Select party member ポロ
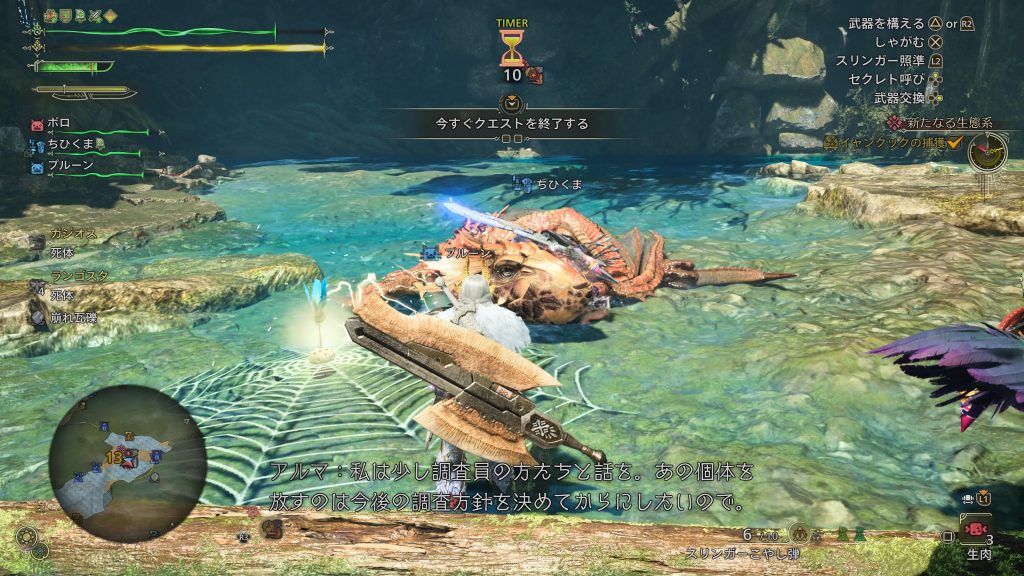 [59, 124]
